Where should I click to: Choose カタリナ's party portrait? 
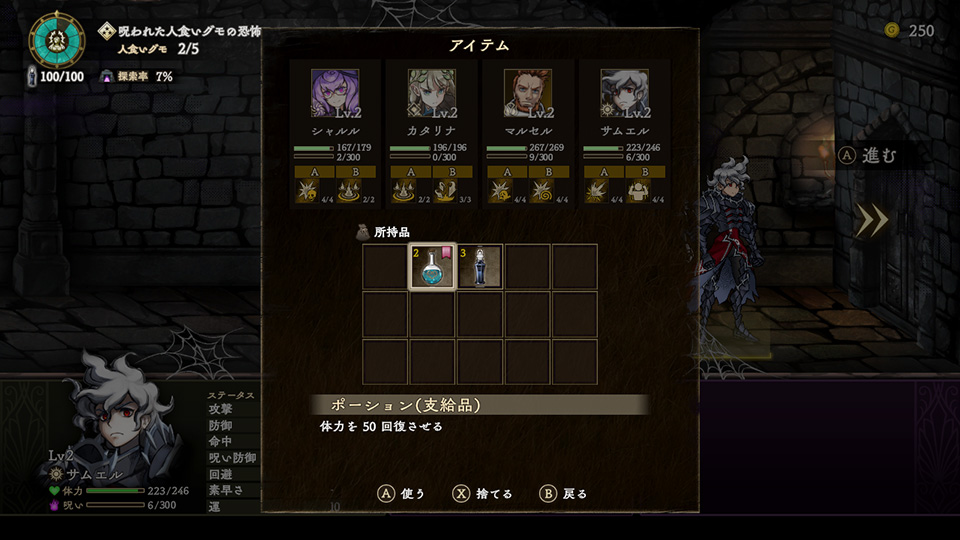coord(432,94)
